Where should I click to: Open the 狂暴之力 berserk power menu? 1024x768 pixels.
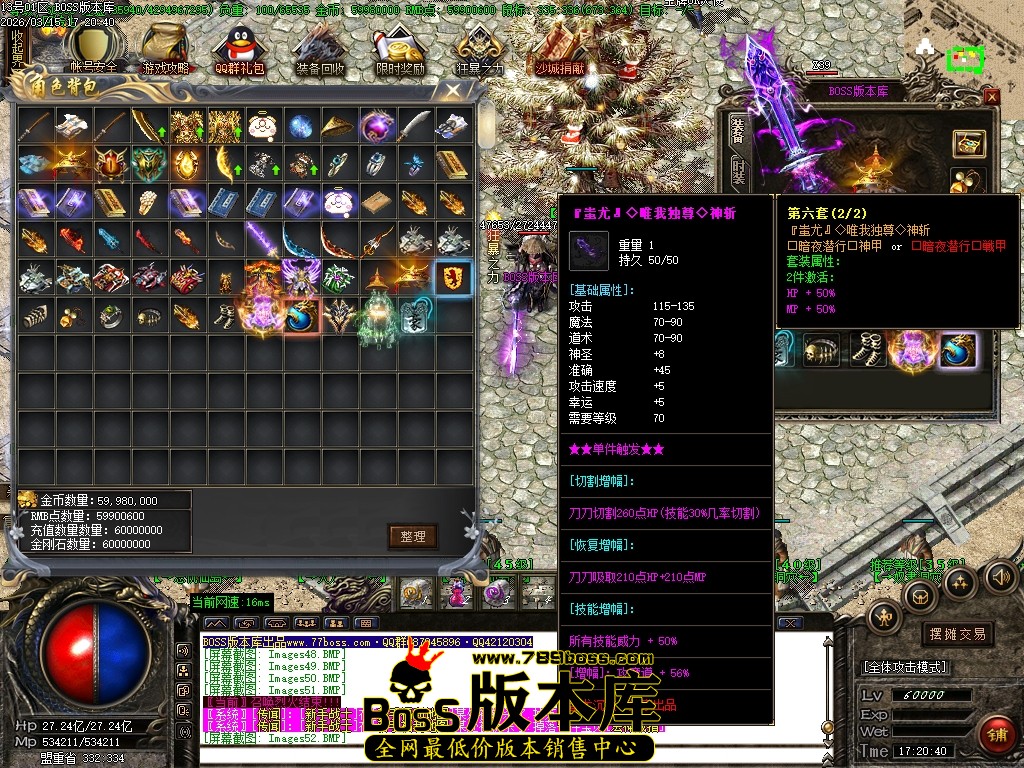[479, 50]
